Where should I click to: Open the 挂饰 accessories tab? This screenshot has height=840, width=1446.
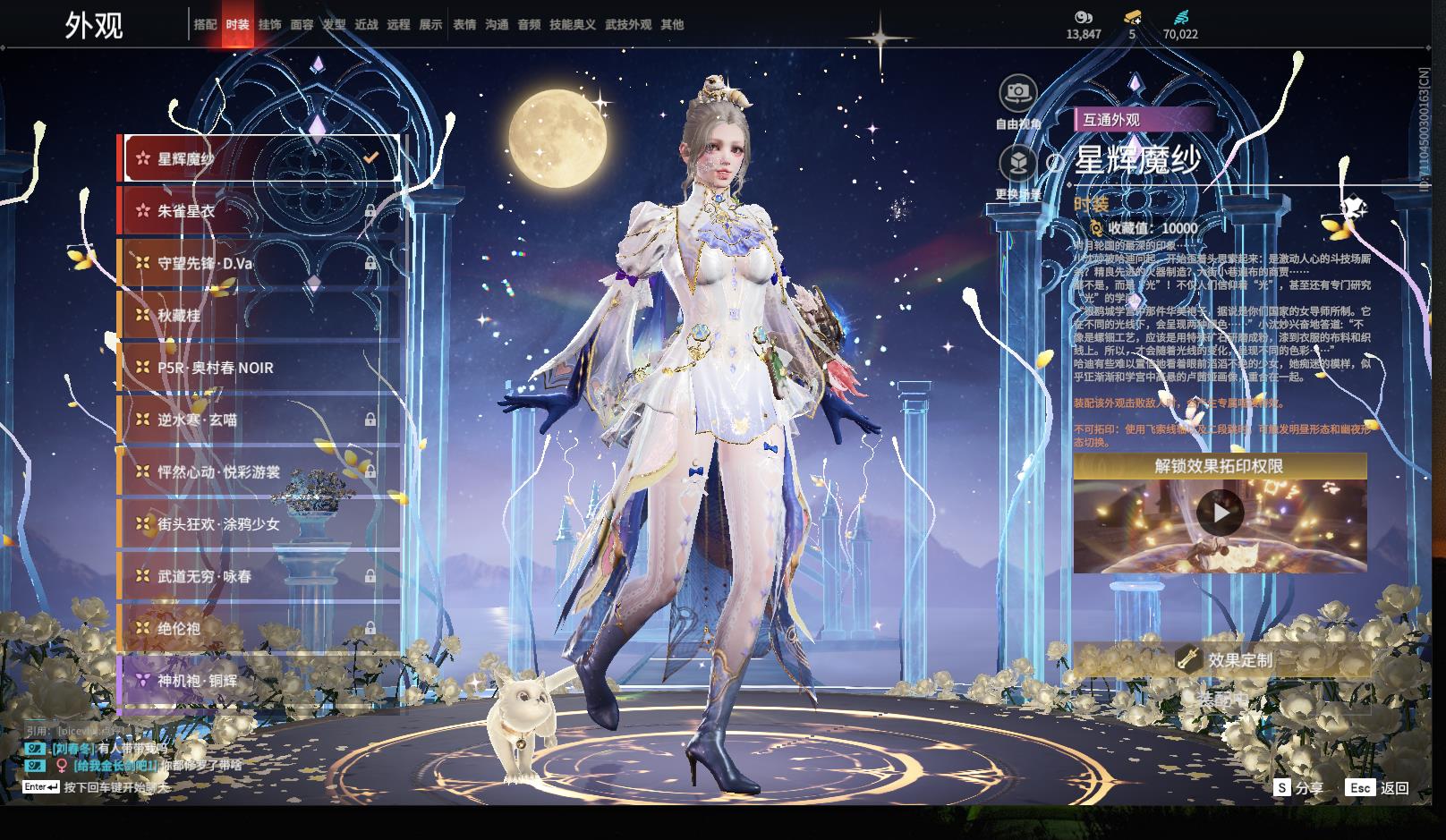pyautogui.click(x=269, y=24)
